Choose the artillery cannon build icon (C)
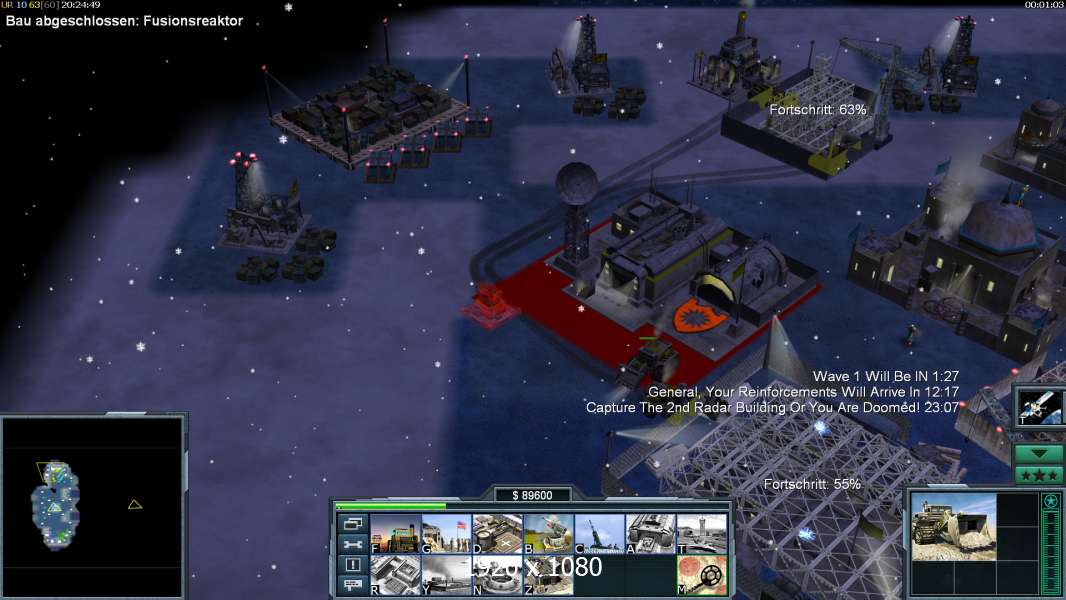The image size is (1066, 600). [x=599, y=534]
